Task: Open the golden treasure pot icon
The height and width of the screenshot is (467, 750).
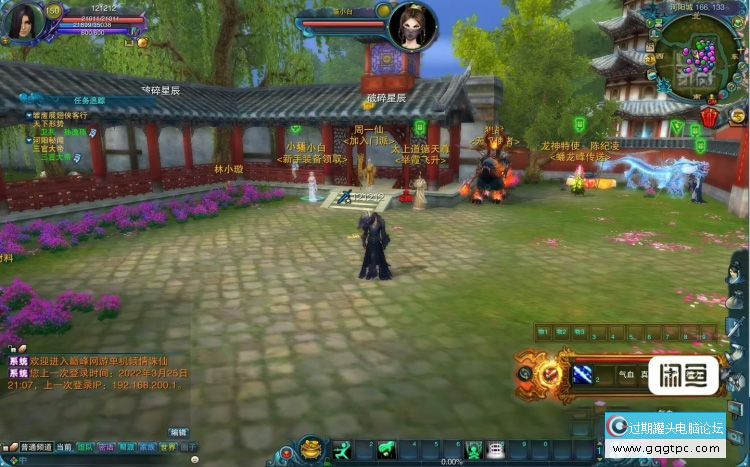Action: coord(311,449)
